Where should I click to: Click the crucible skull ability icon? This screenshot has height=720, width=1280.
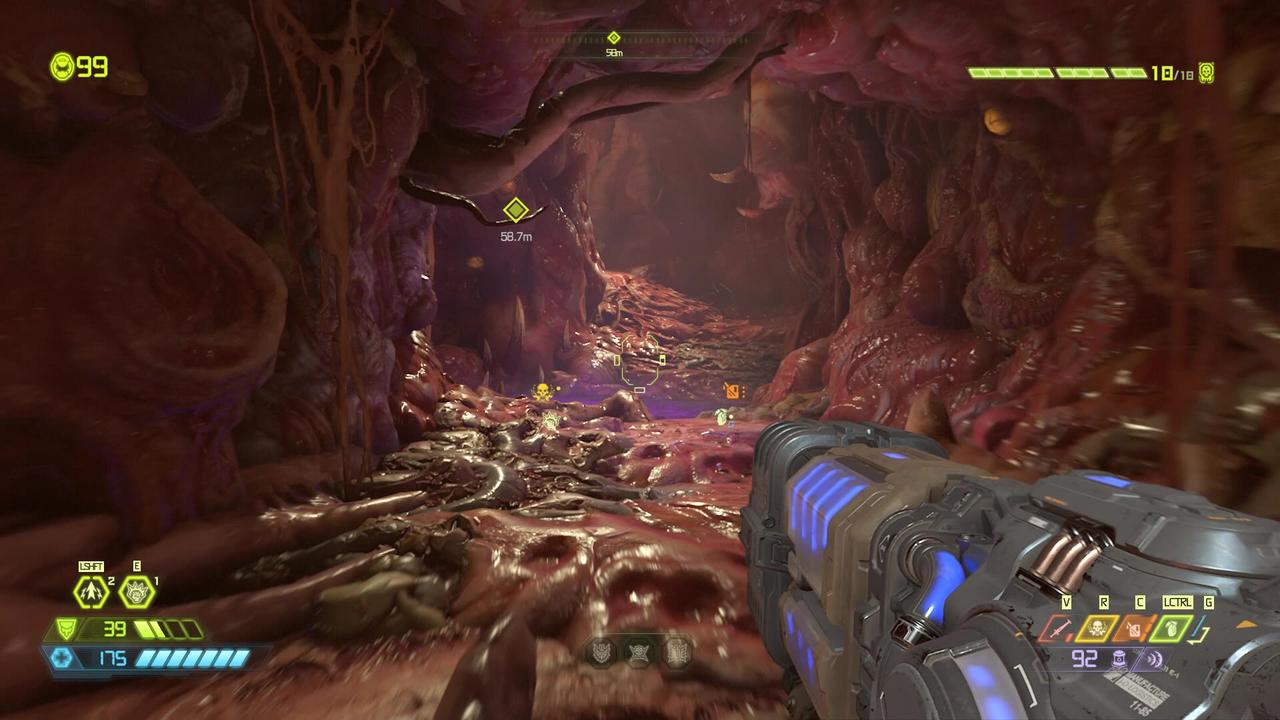pyautogui.click(x=1097, y=627)
